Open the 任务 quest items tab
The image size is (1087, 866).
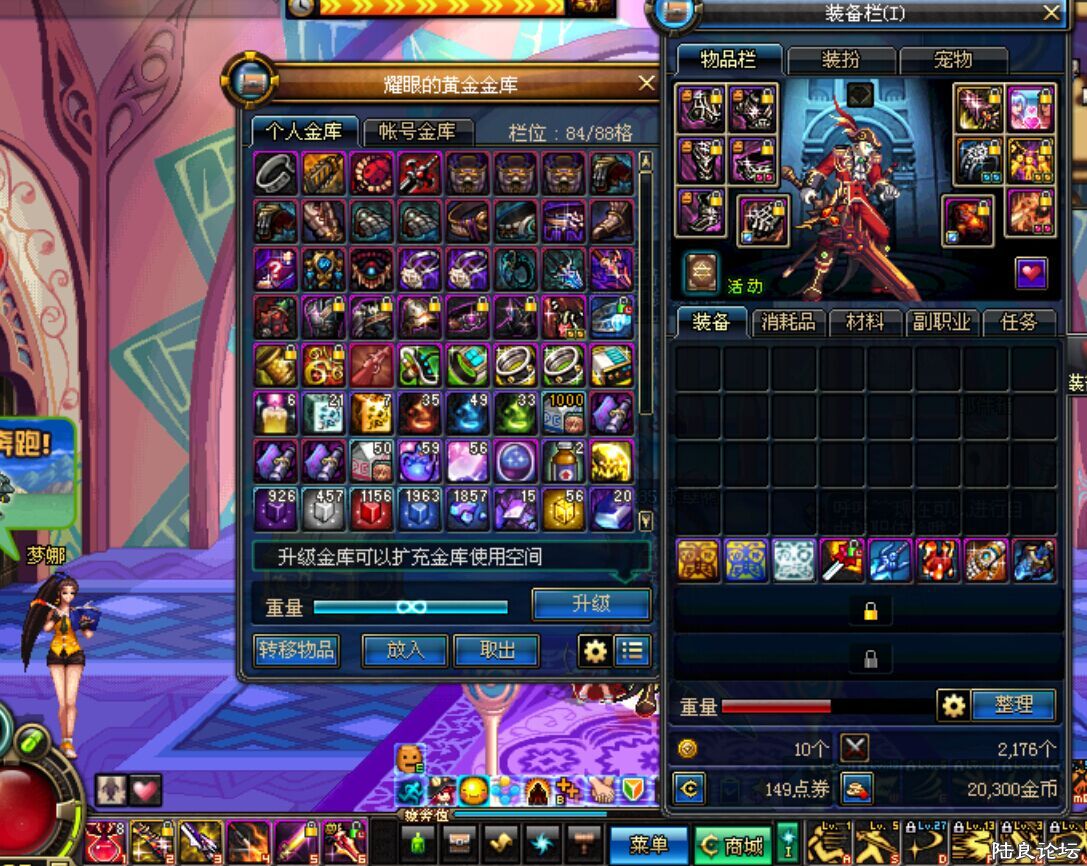point(1019,322)
